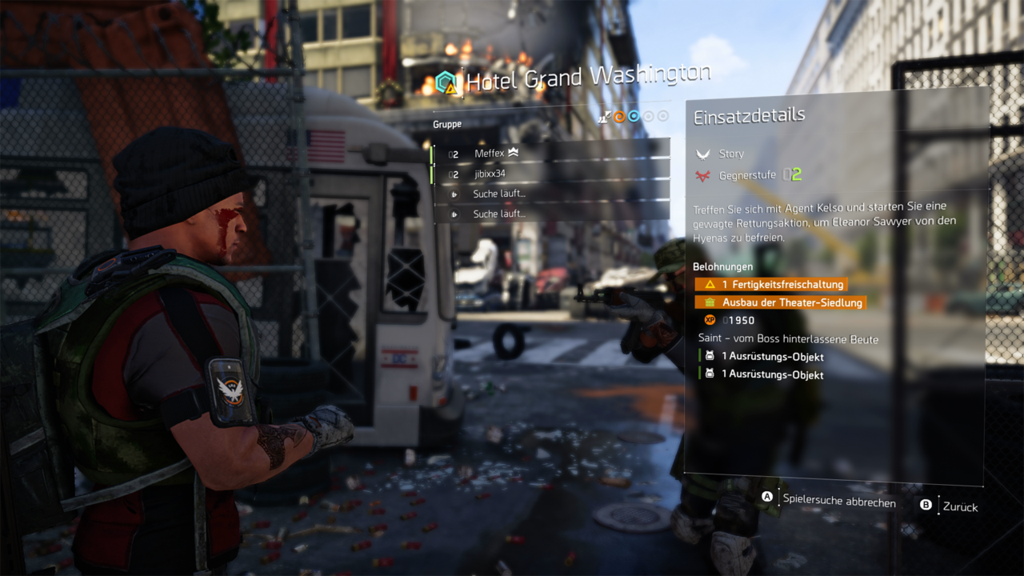Viewport: 1024px width, 576px height.
Task: Select the blue group slot indicator
Action: [634, 116]
